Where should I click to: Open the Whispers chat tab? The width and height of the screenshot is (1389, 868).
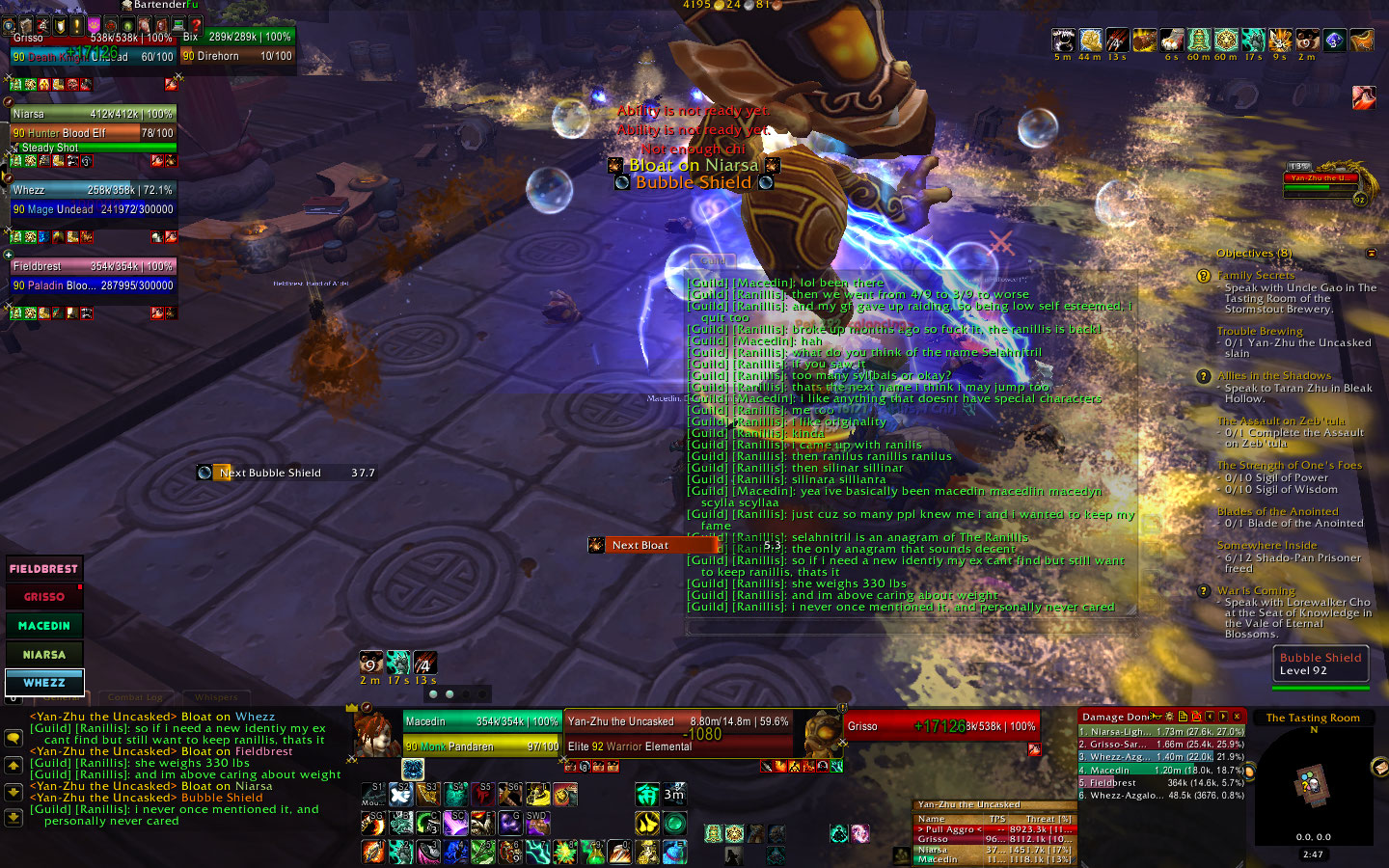tap(216, 697)
